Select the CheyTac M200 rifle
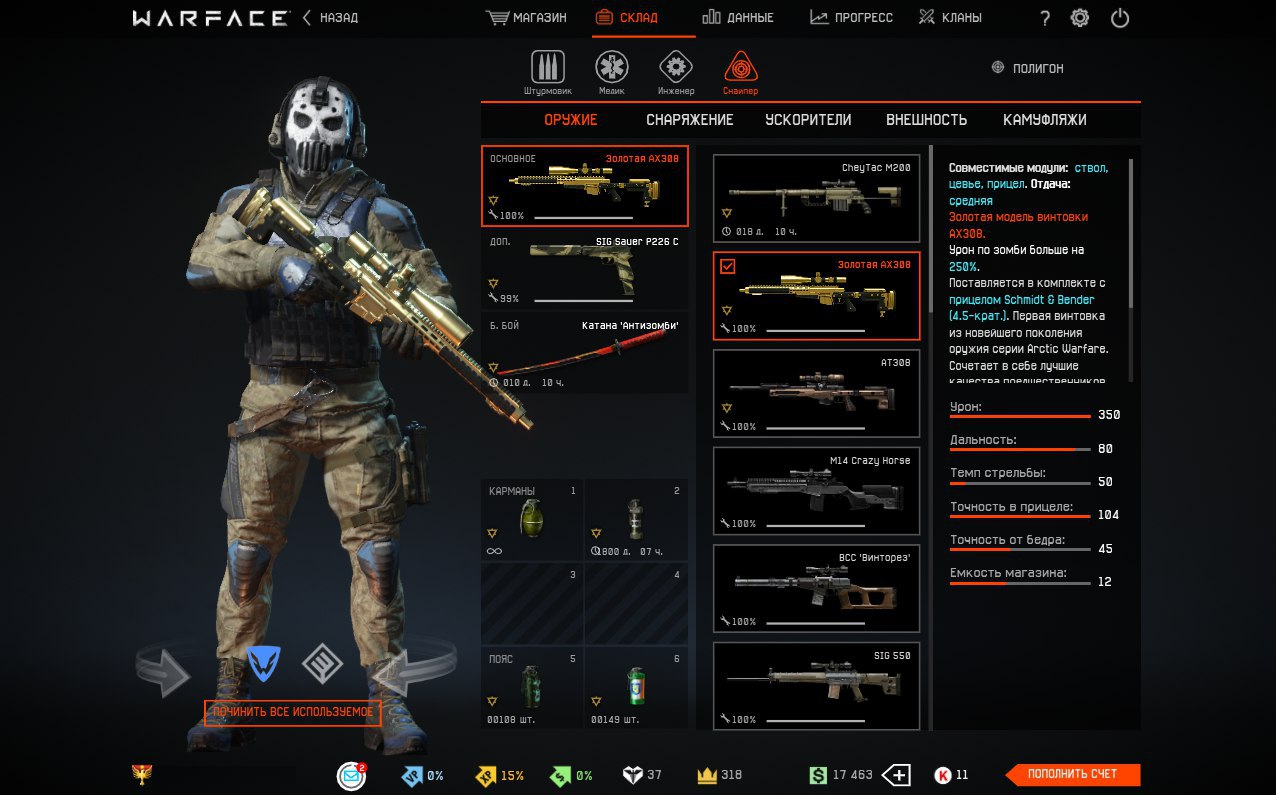This screenshot has width=1276, height=795. (x=816, y=199)
